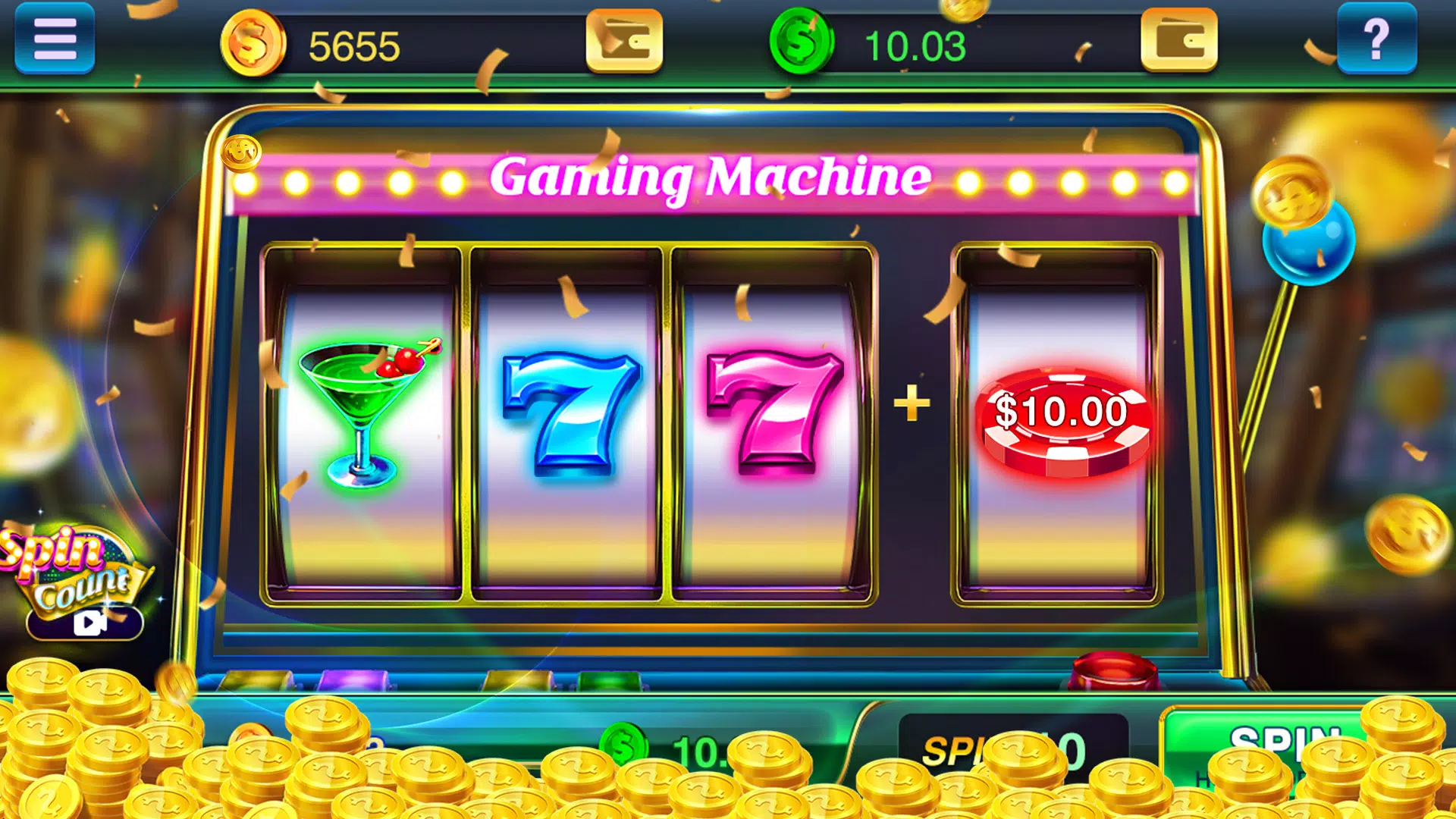
Task: Click the gold coin icon beside 5655
Action: tap(256, 42)
